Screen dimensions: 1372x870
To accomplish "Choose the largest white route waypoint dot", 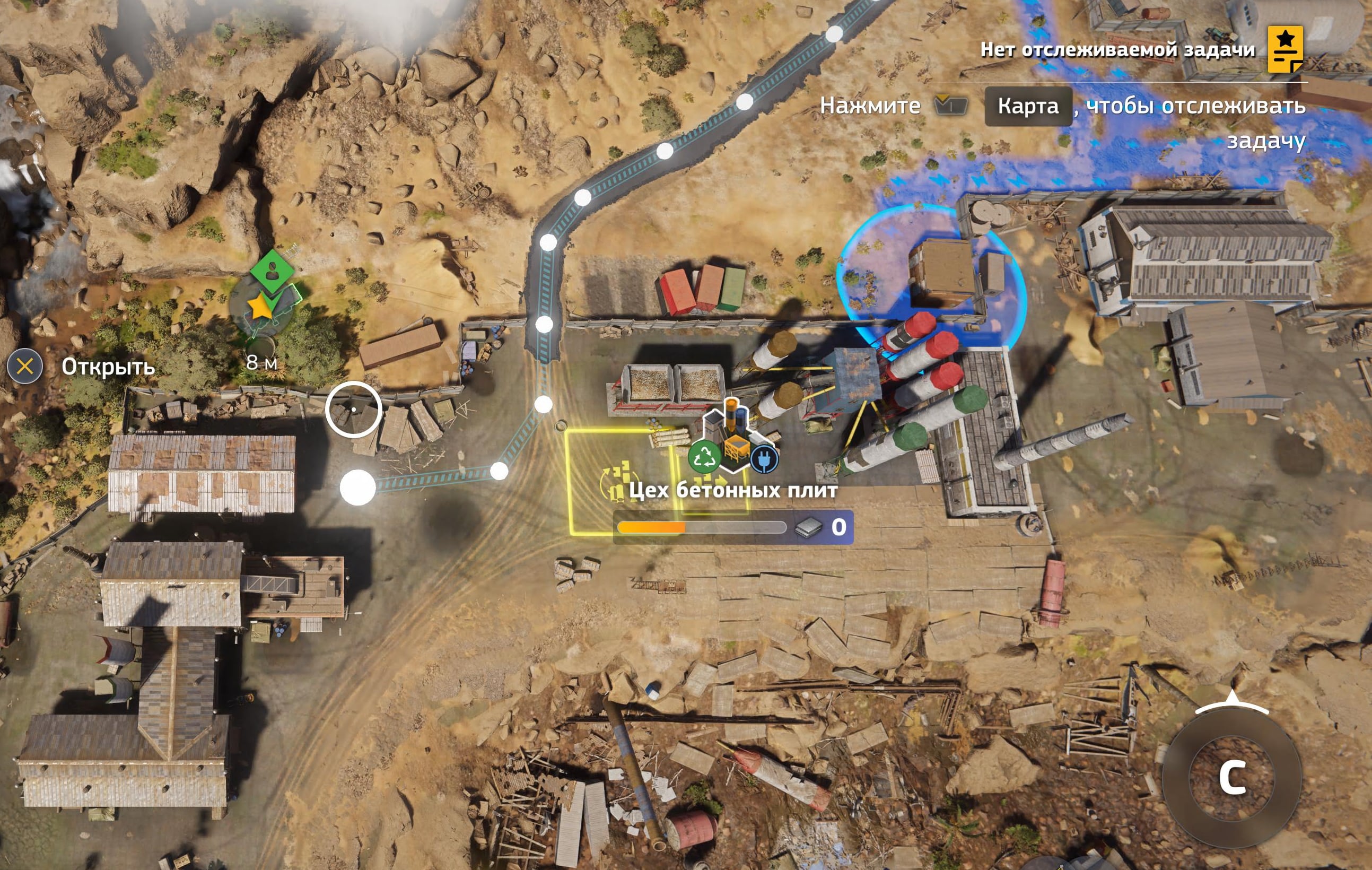I will tap(357, 488).
